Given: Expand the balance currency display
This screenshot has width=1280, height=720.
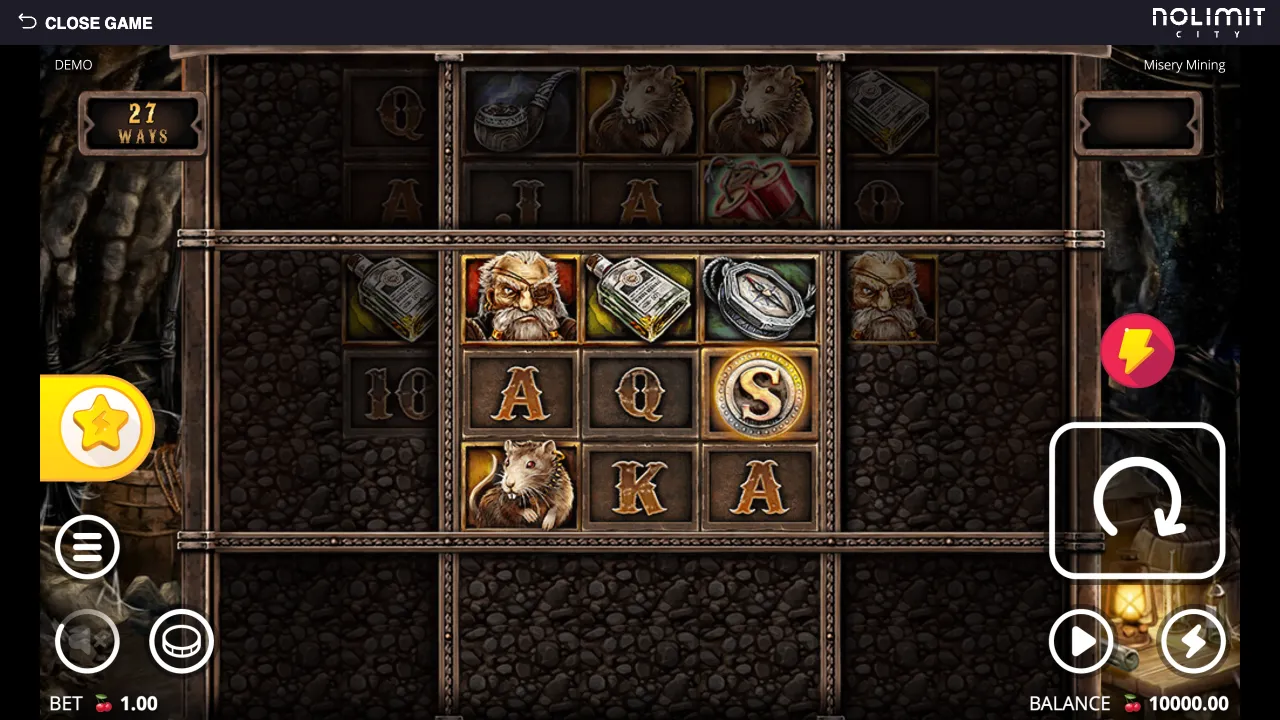Looking at the screenshot, I should click(x=1130, y=703).
